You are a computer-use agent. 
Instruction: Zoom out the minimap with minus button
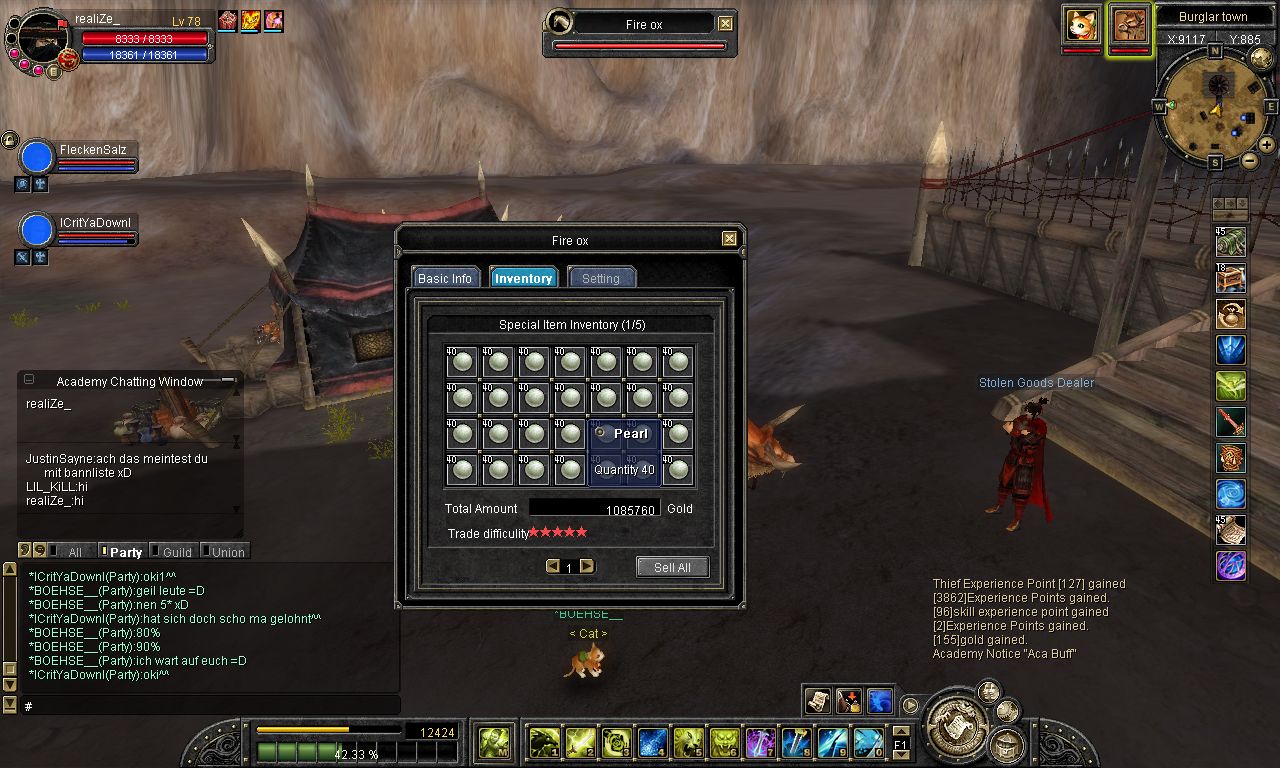point(1250,160)
